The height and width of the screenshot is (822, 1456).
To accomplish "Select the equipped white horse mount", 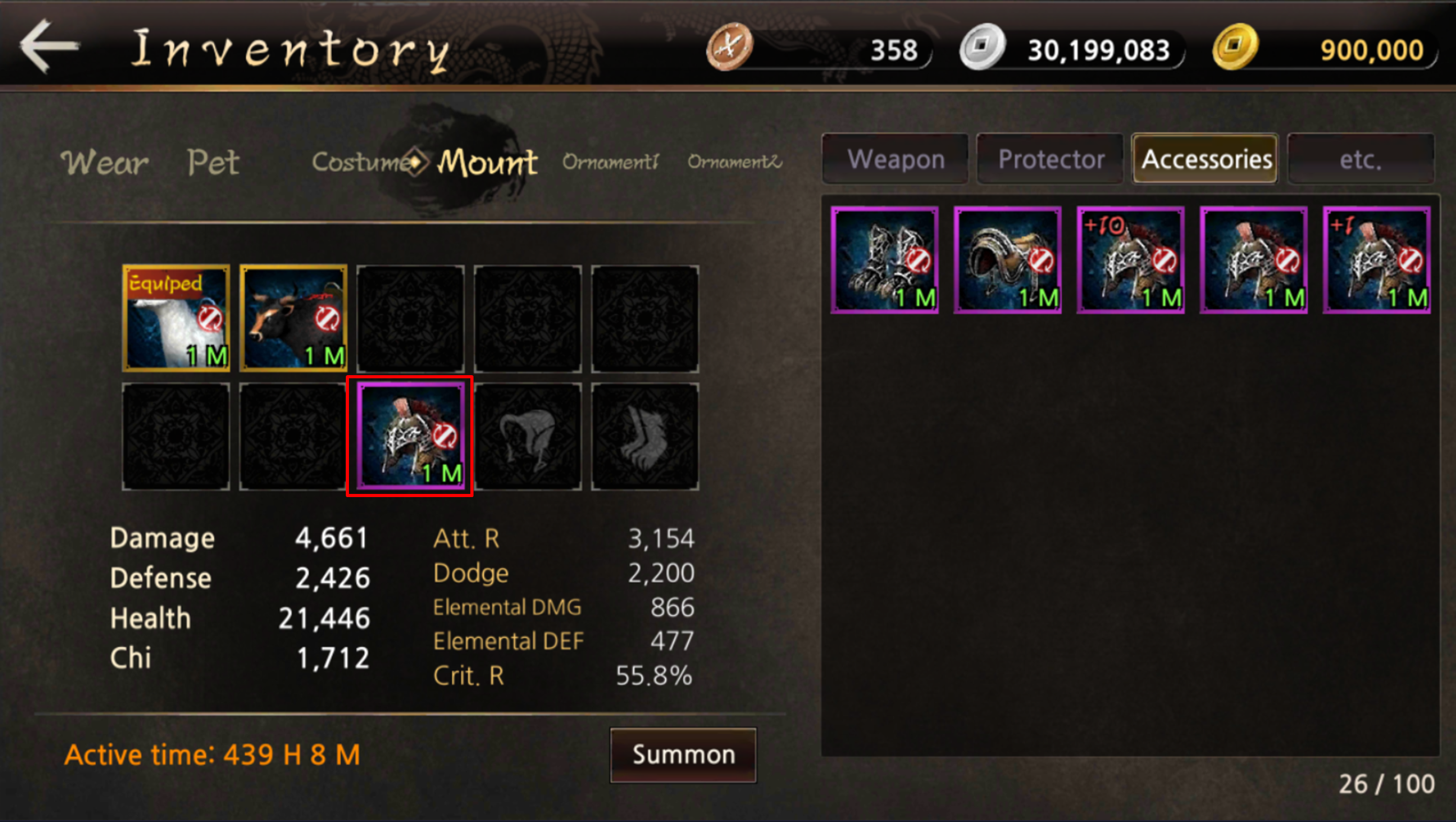I will pos(176,318).
